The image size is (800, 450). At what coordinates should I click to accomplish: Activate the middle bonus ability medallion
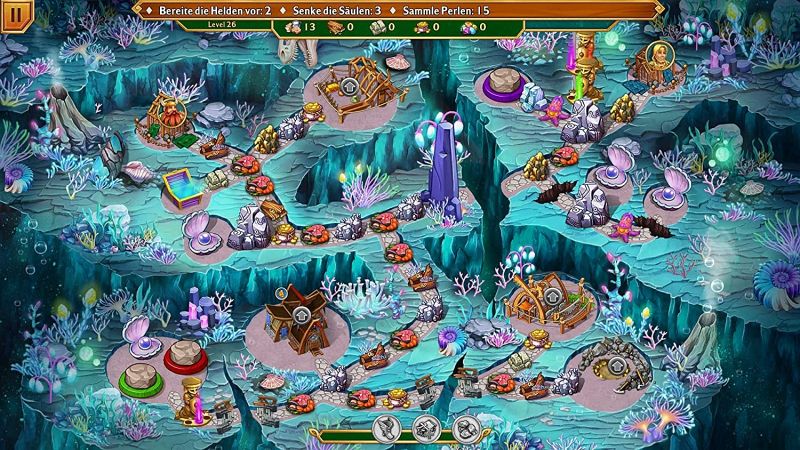(426, 429)
